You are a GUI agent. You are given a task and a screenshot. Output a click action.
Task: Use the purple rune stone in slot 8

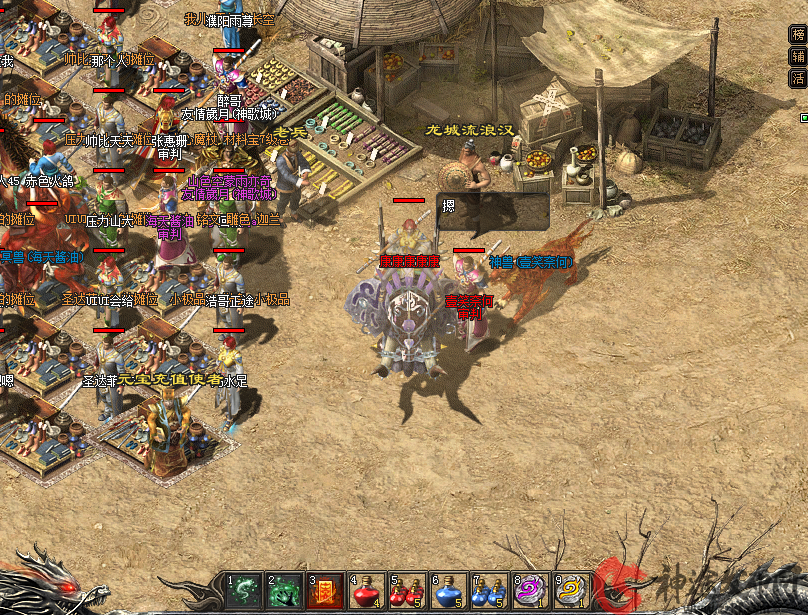coord(530,590)
